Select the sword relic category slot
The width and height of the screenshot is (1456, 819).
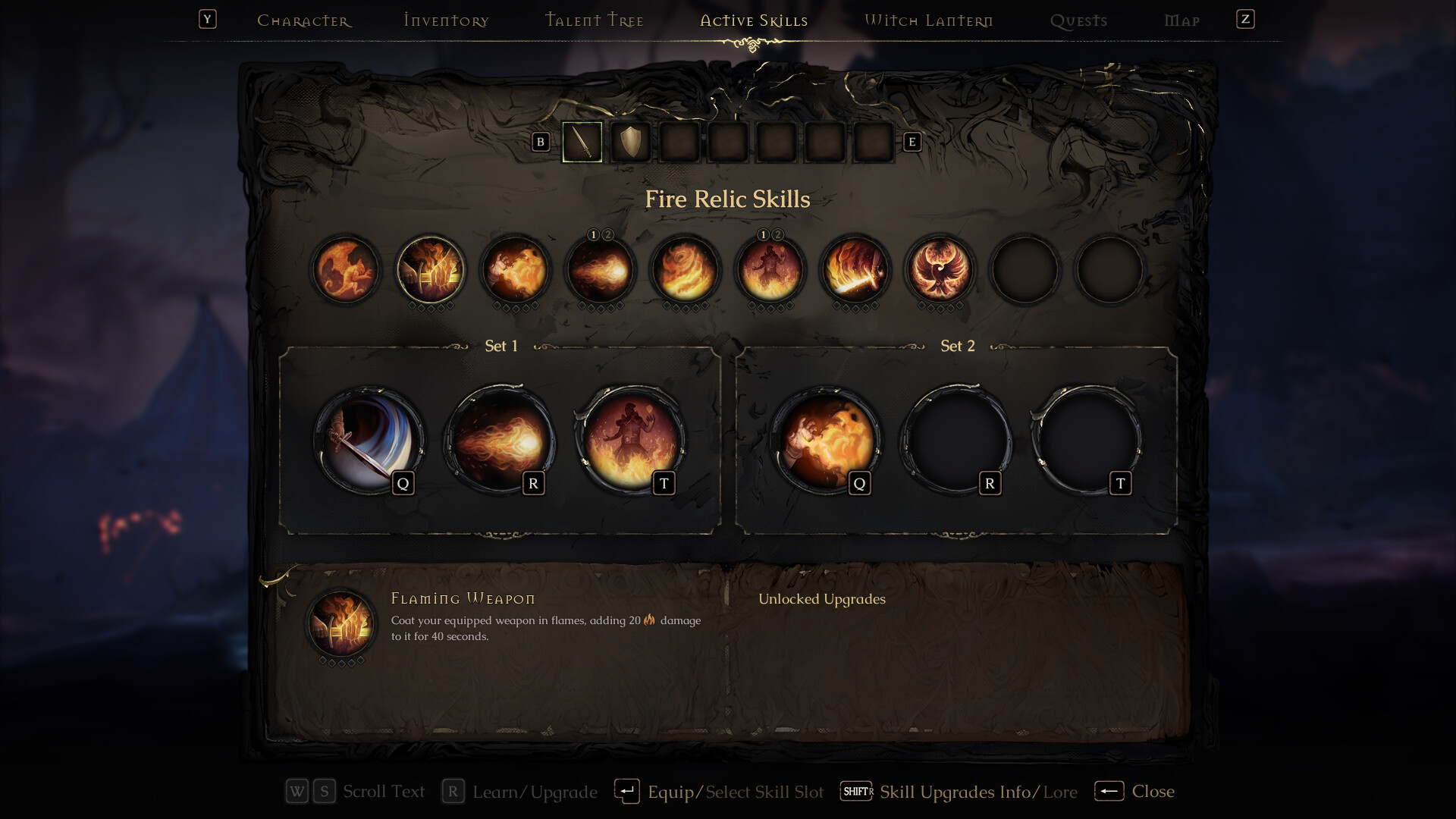pos(582,142)
